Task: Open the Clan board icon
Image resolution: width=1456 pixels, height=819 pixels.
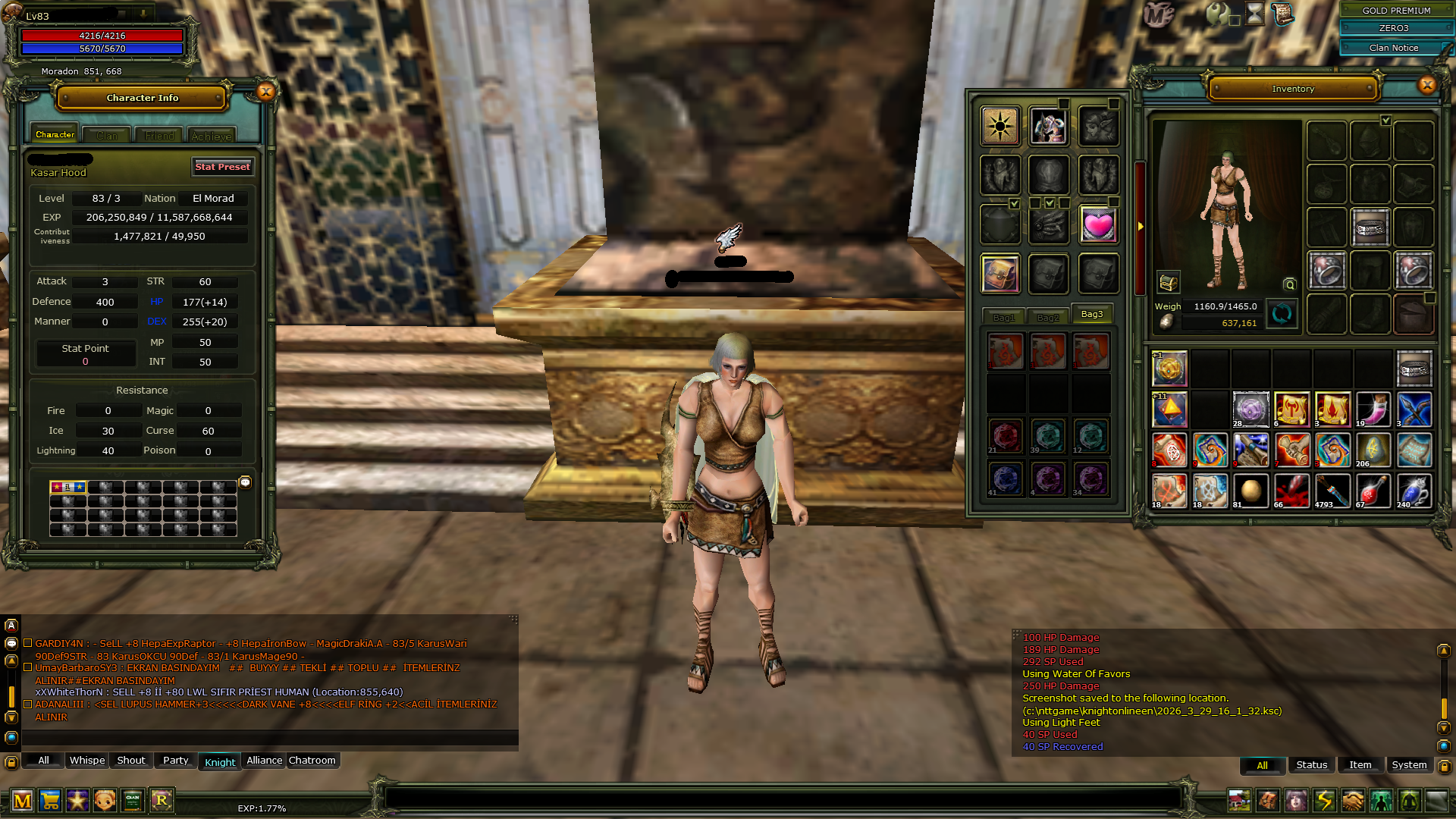Action: (133, 800)
